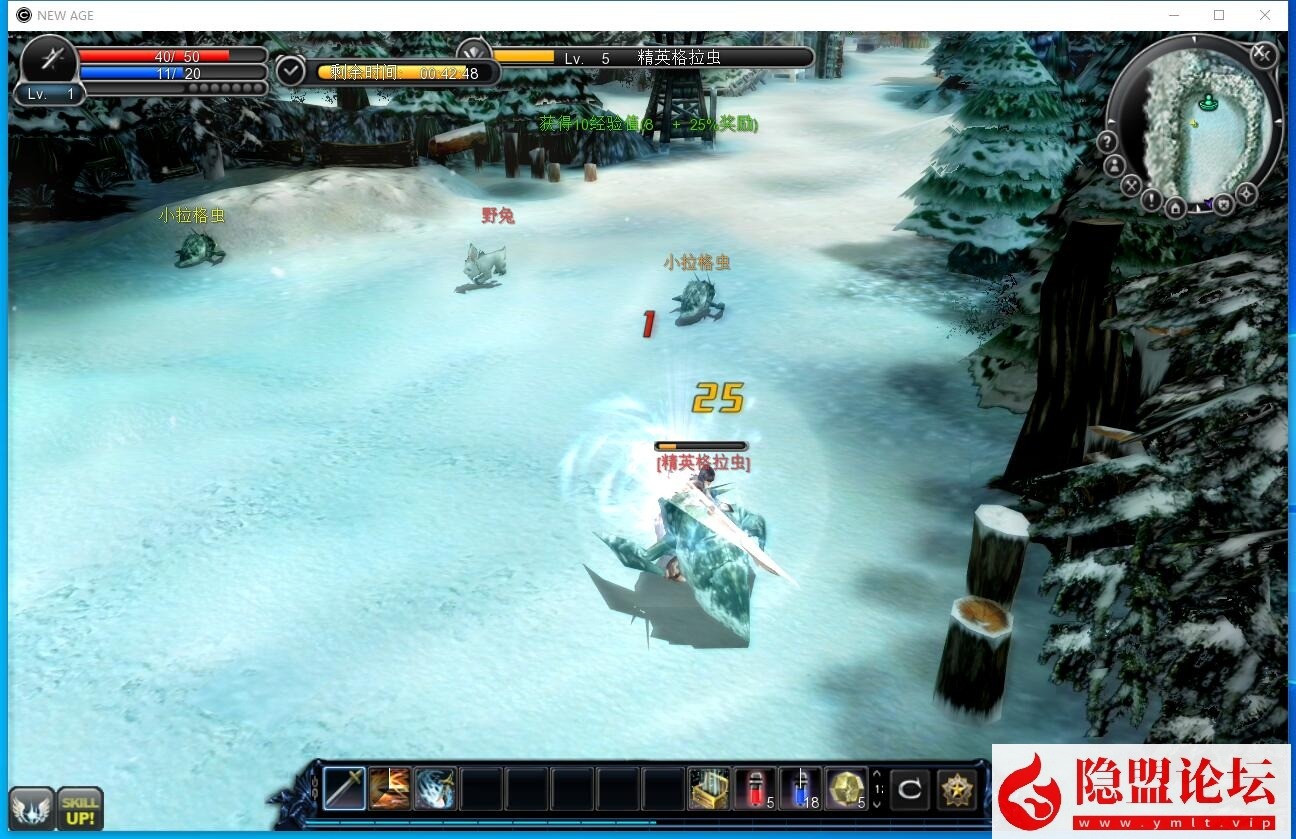Screen dimensions: 1296x839
Task: Toggle the checkmark clock icon beside the remaining time display
Action: (290, 71)
